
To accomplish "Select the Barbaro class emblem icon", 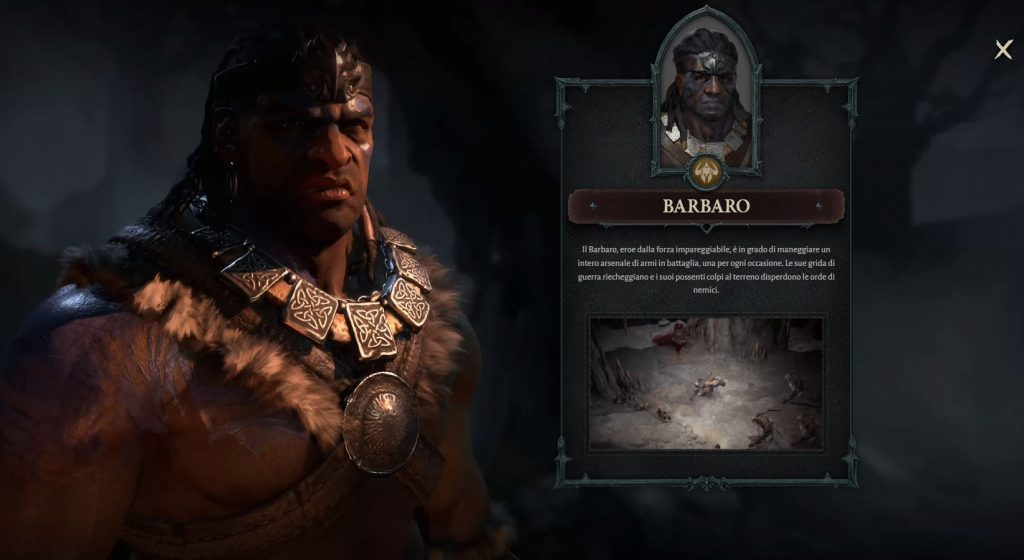I will coord(706,169).
